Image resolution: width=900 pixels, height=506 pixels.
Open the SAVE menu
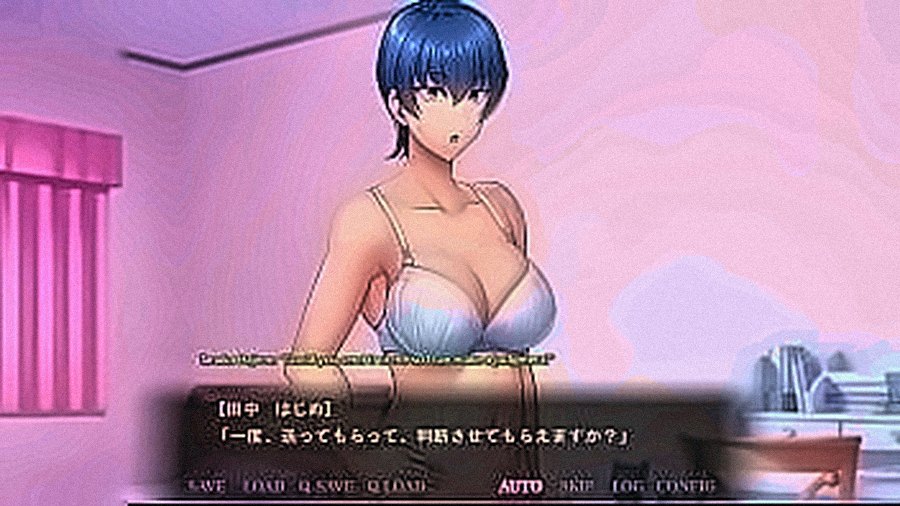tap(207, 486)
